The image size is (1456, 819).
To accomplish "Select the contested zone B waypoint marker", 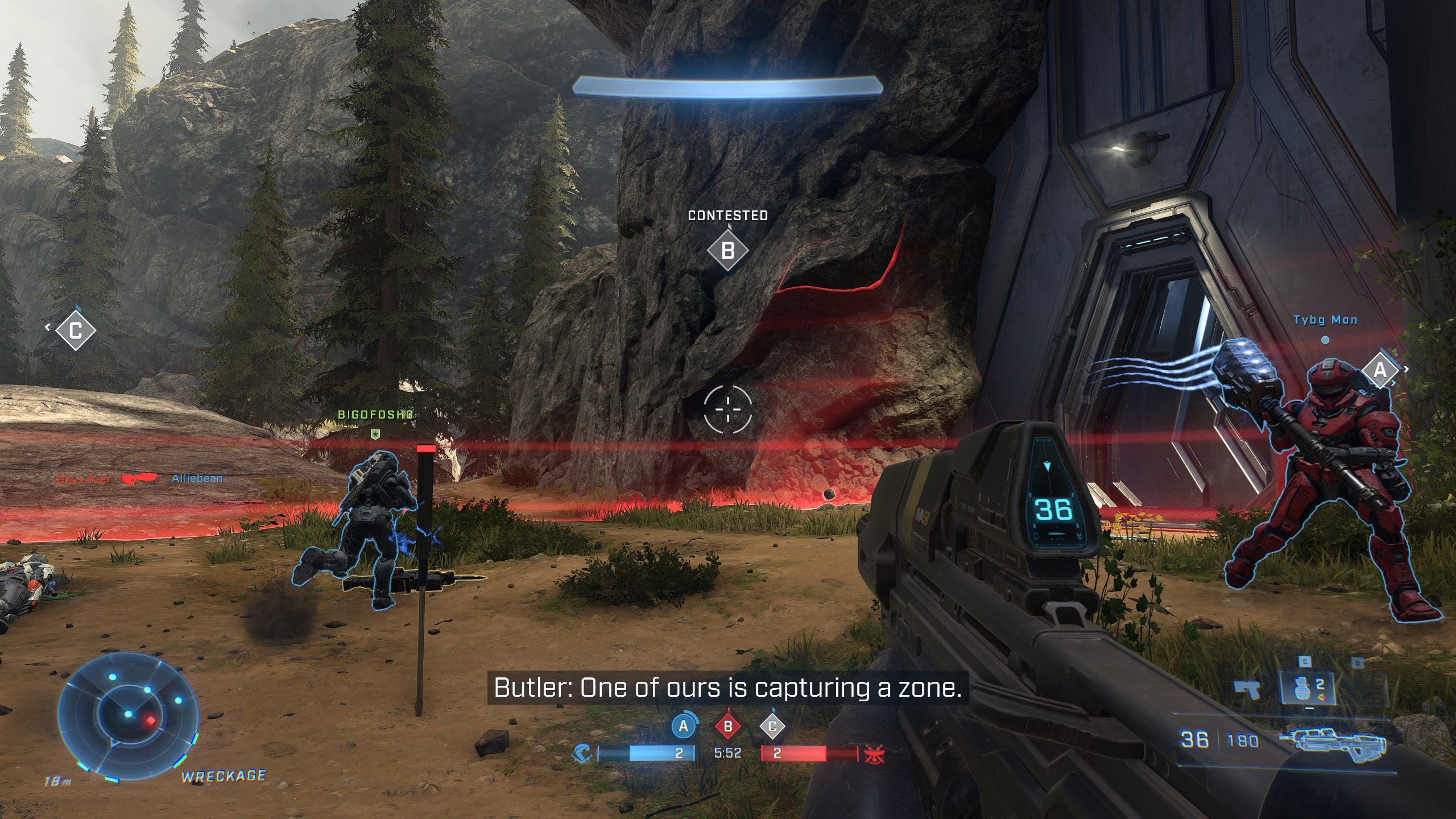I will [x=728, y=250].
